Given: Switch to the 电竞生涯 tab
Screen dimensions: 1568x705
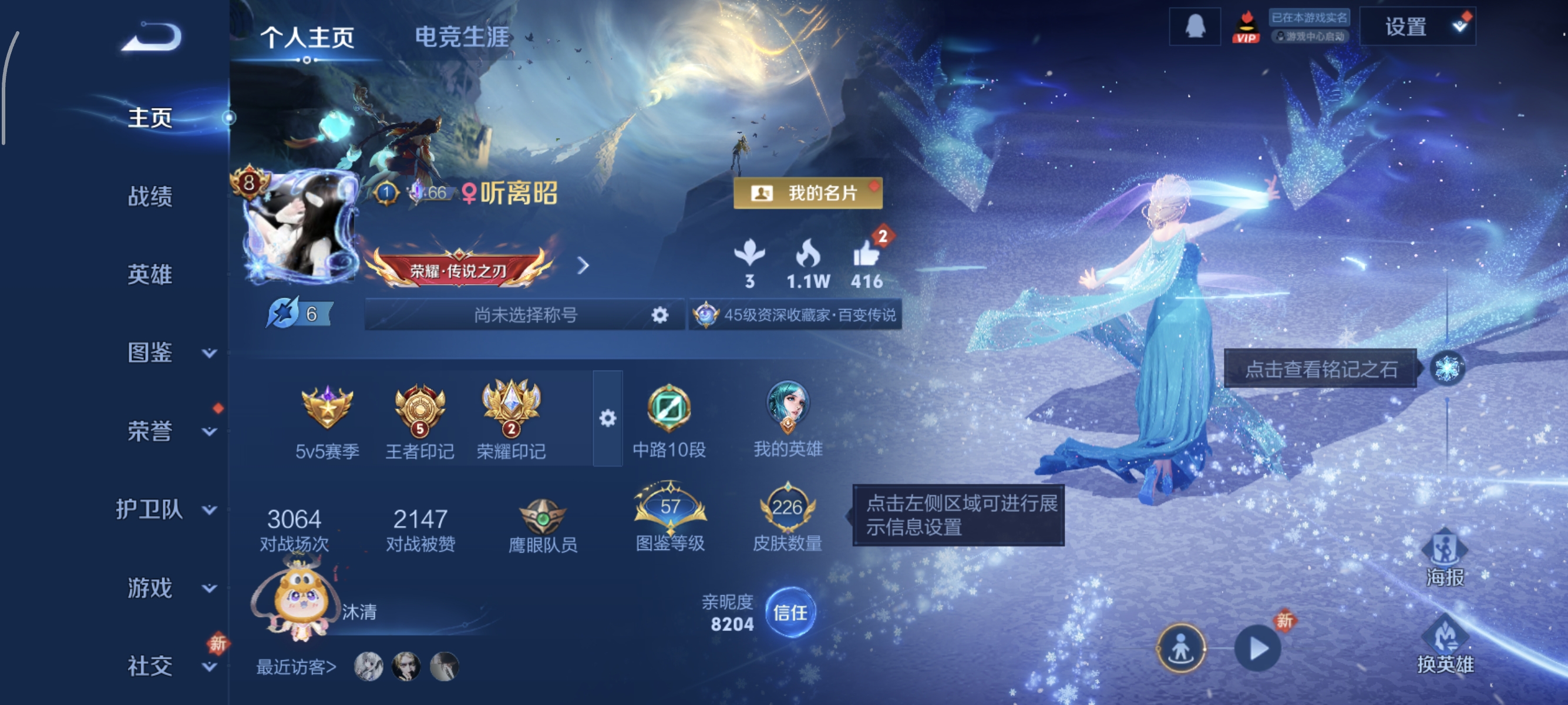Looking at the screenshot, I should (461, 35).
